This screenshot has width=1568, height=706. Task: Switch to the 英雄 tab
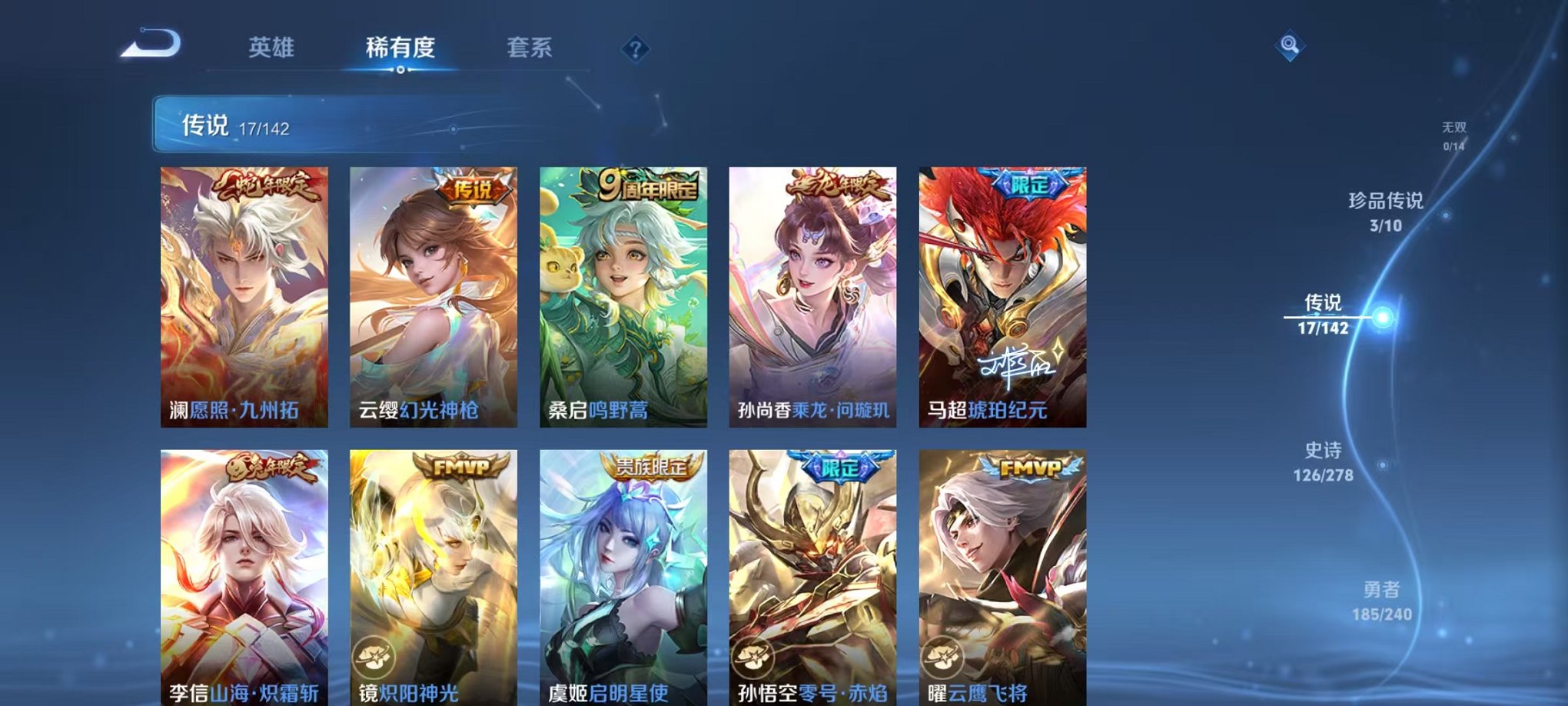(273, 48)
